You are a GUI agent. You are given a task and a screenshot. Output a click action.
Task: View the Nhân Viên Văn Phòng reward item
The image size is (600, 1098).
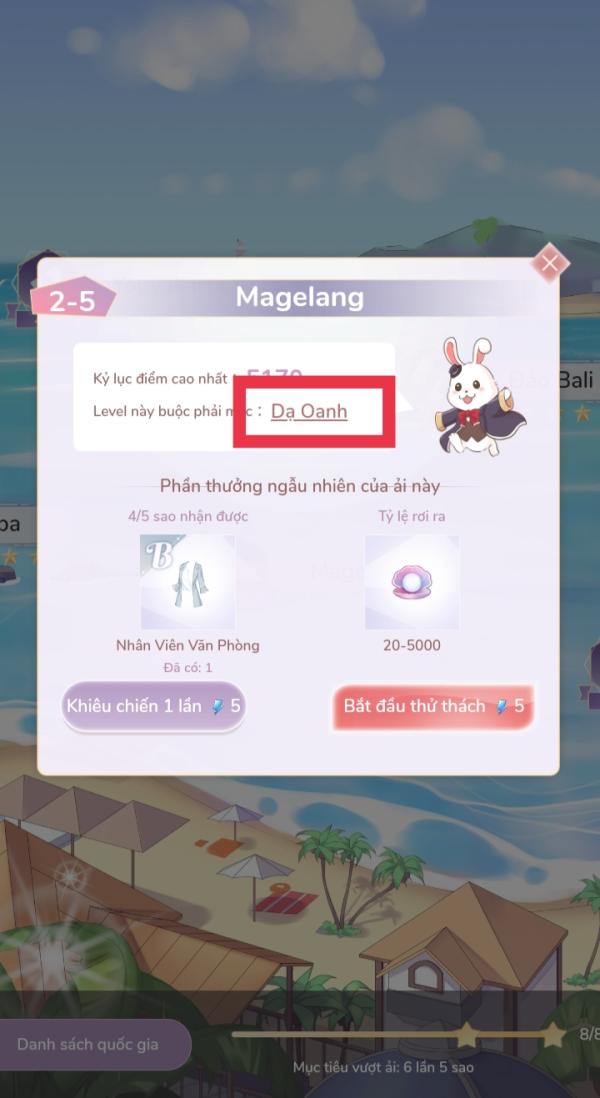187,581
